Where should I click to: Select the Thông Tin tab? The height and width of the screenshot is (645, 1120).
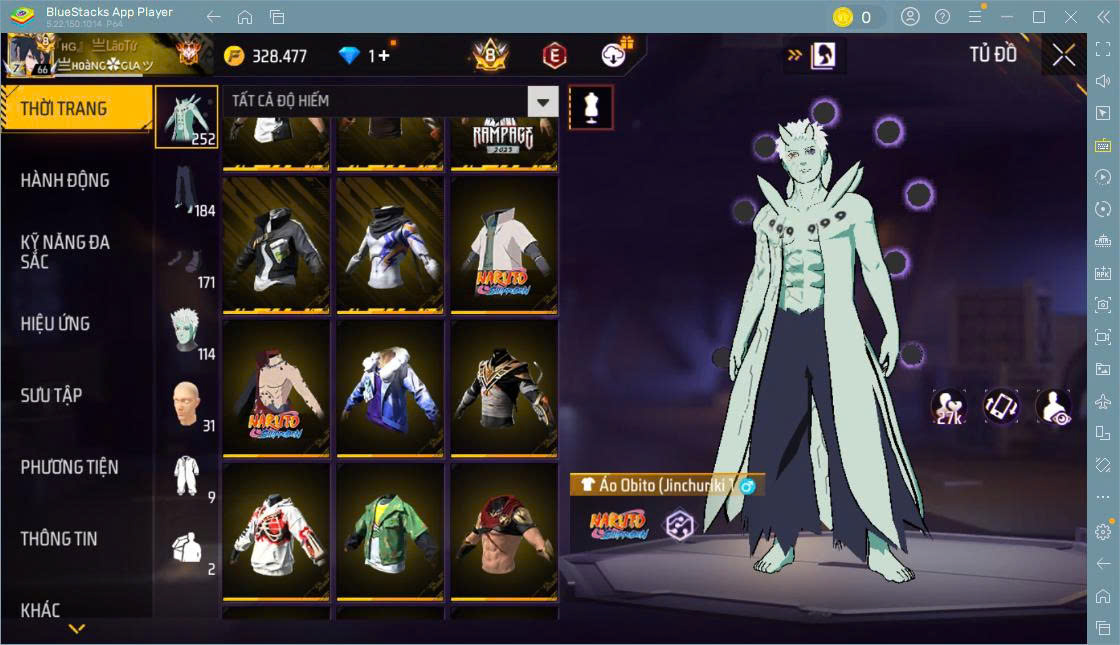point(60,539)
